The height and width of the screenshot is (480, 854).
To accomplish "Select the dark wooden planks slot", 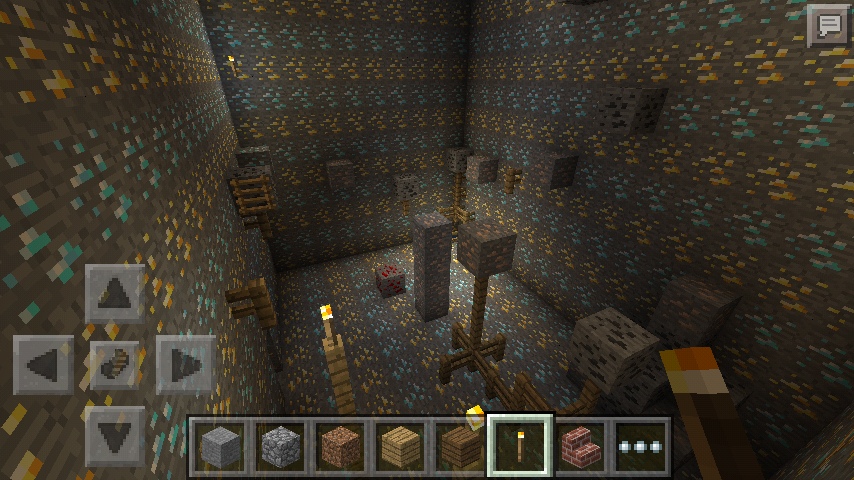I will pos(459,446).
